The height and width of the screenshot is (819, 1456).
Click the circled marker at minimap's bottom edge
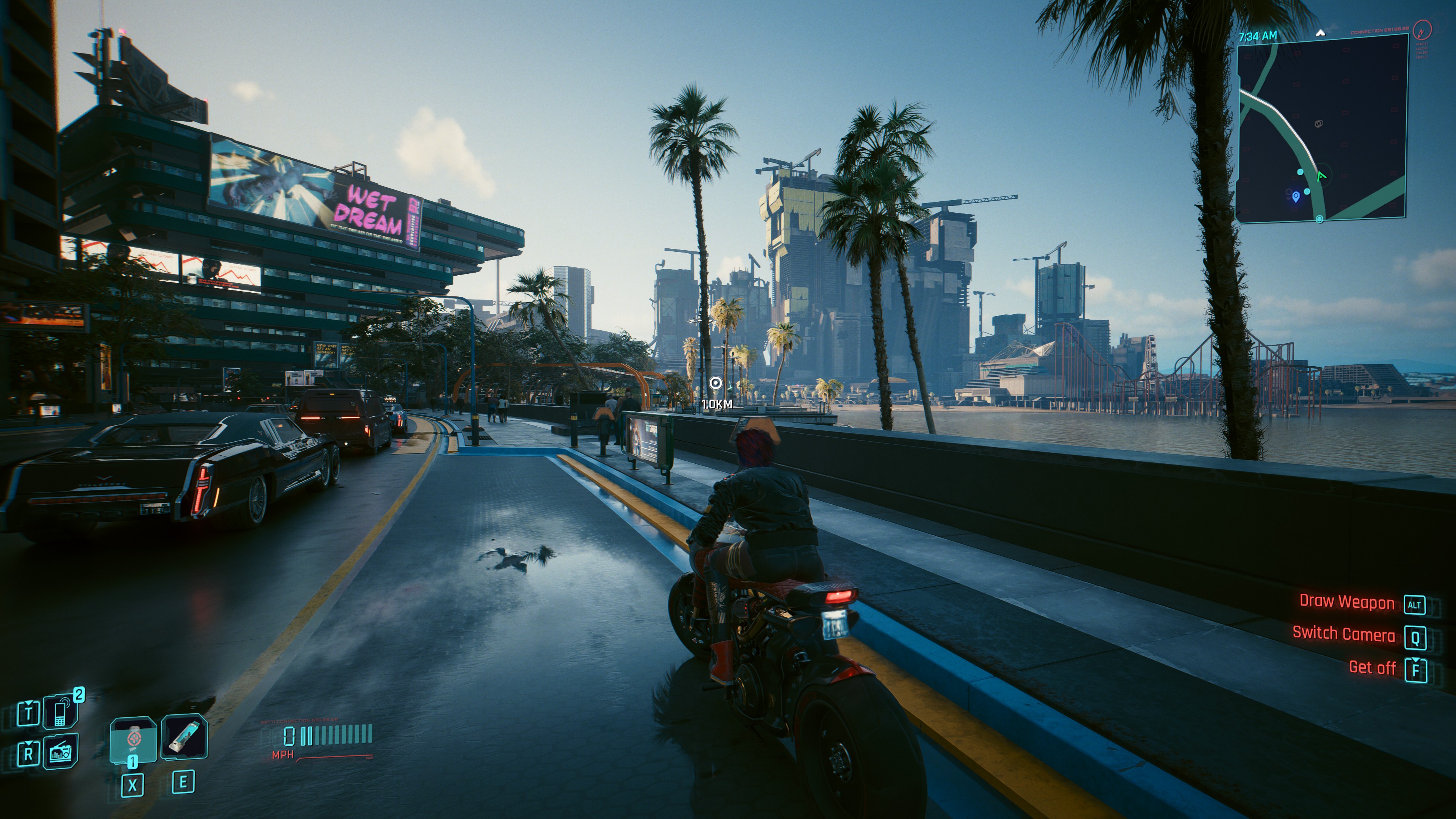[1320, 219]
